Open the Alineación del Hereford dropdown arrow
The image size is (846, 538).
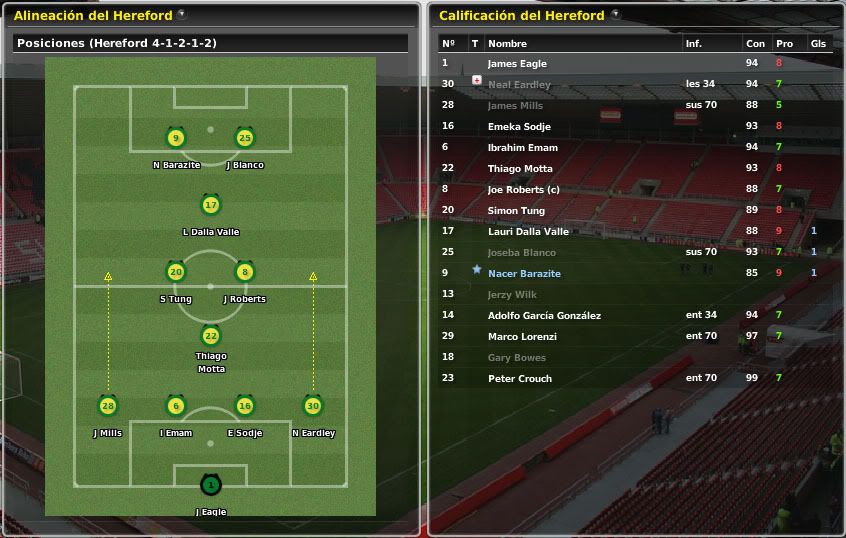(x=181, y=15)
